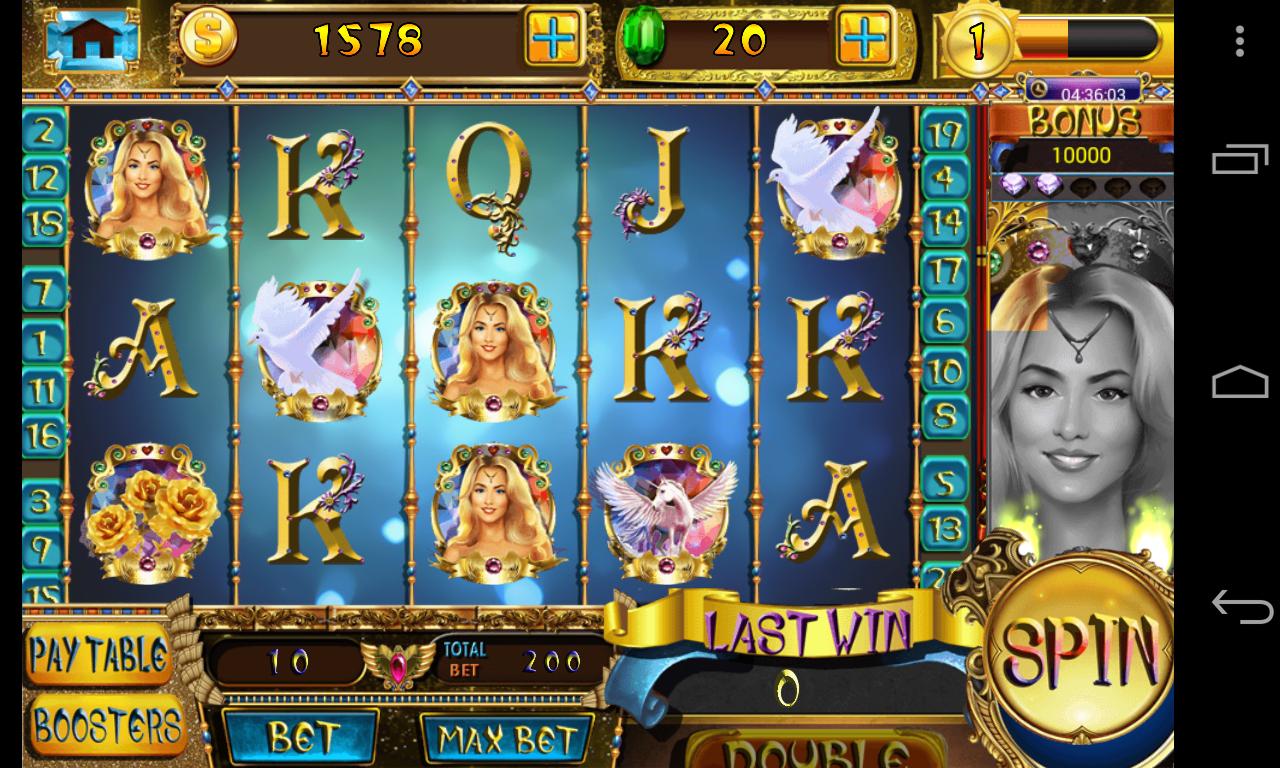This screenshot has height=768, width=1280.
Task: Select payline number 19
Action: 944,132
